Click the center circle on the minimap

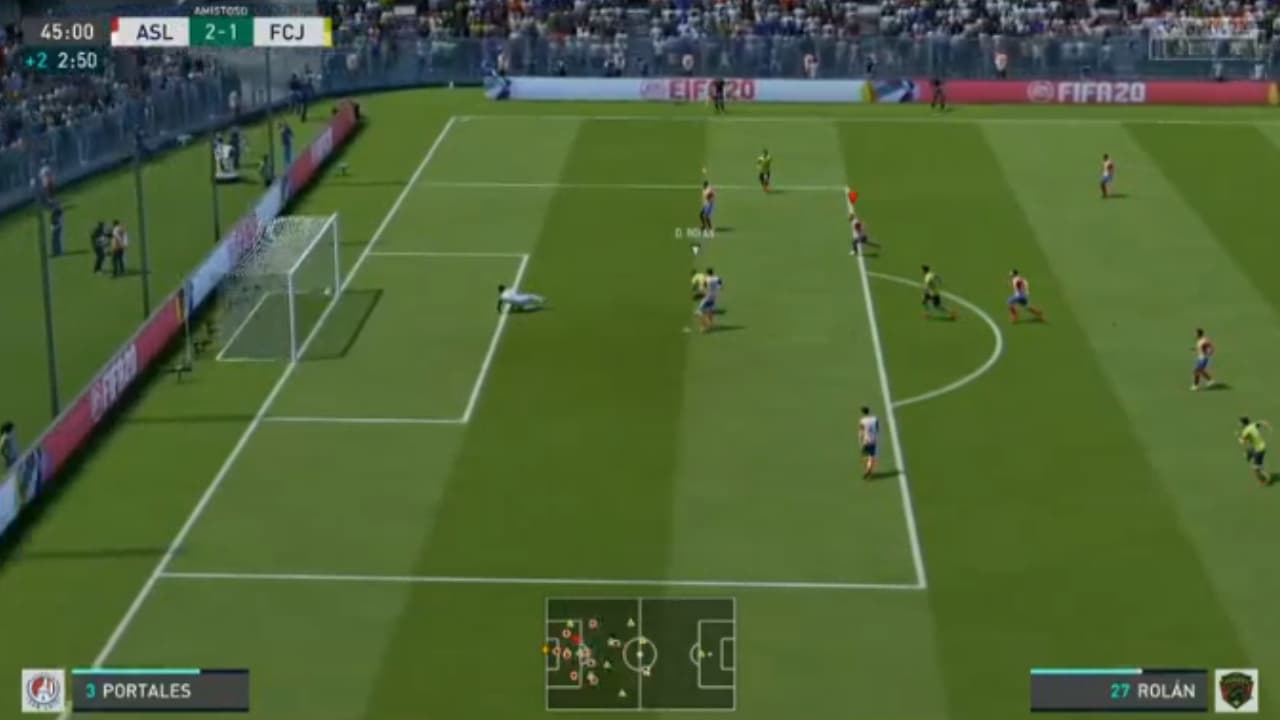tap(640, 654)
